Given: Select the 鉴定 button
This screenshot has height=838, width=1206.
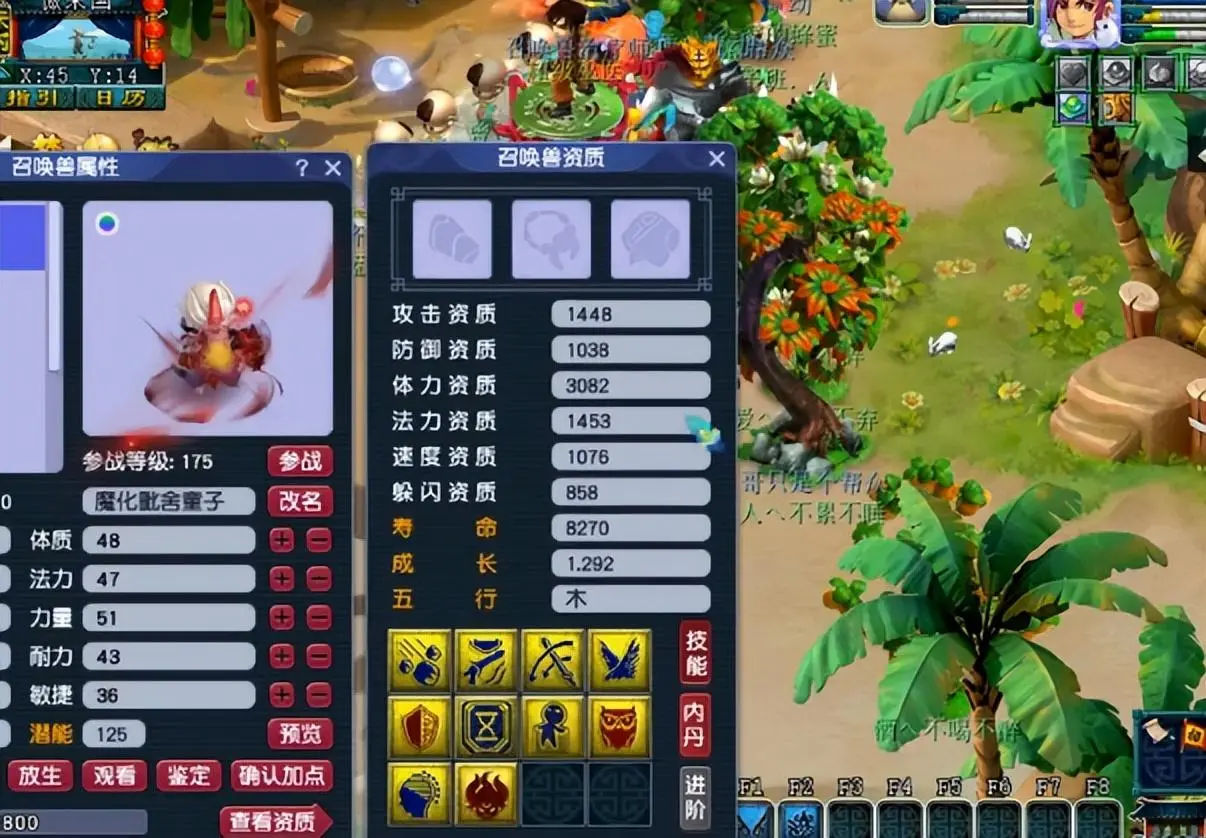Looking at the screenshot, I should coord(188,775).
